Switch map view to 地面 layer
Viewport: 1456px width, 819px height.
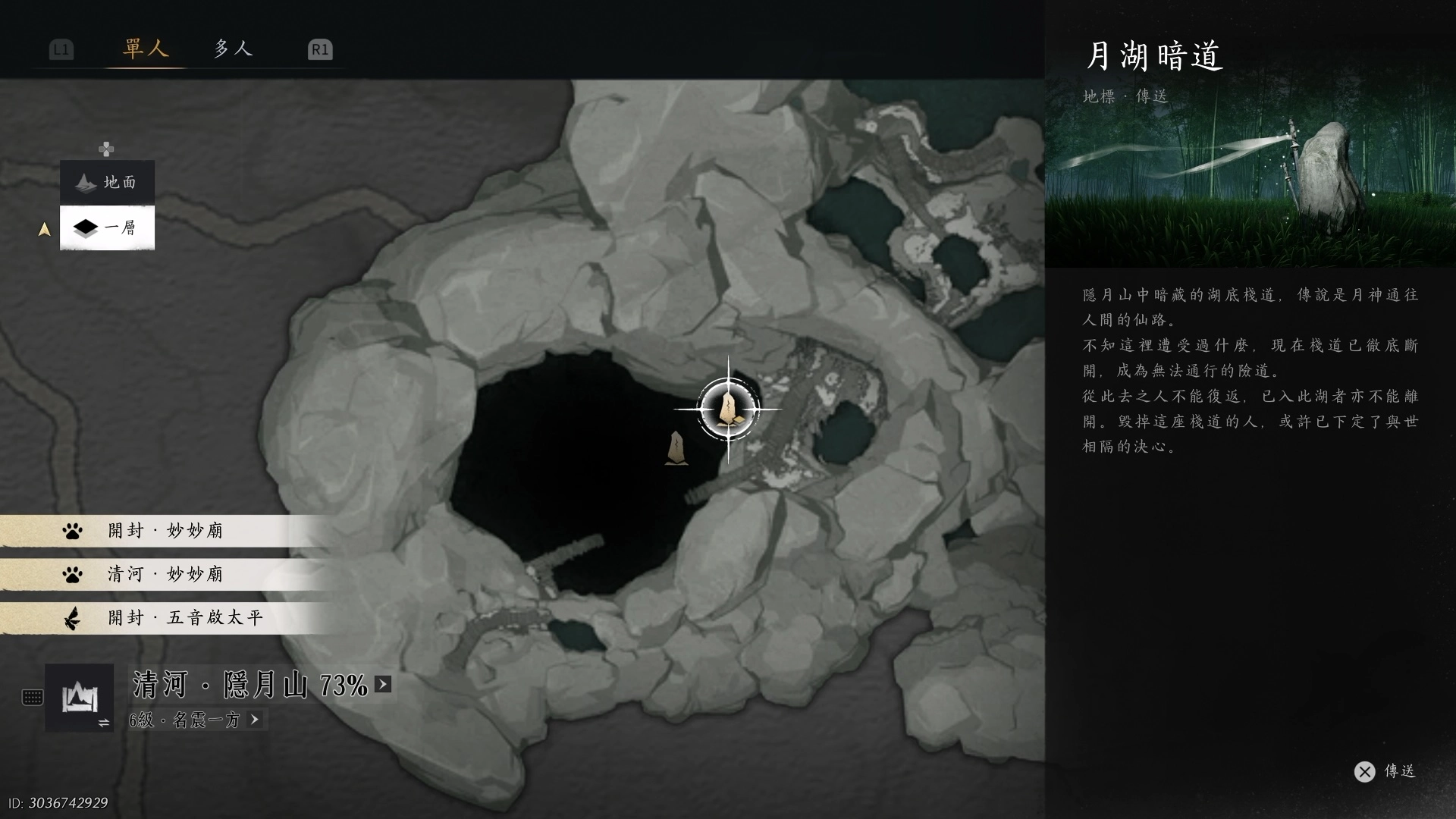106,182
